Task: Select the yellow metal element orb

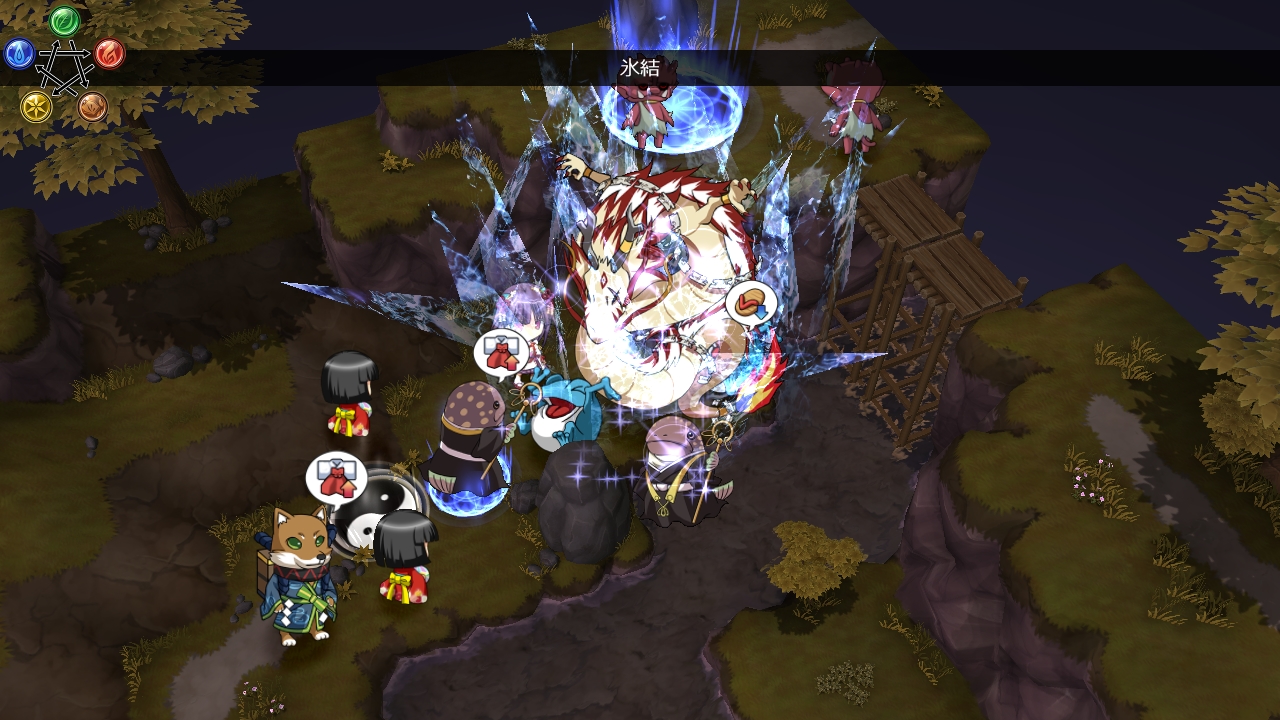Action: tap(36, 106)
